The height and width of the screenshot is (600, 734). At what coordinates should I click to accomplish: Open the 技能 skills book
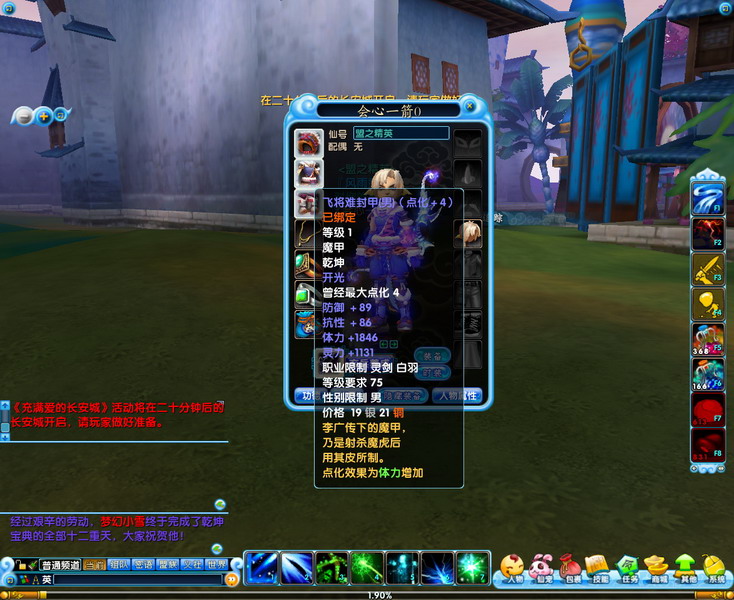point(598,569)
